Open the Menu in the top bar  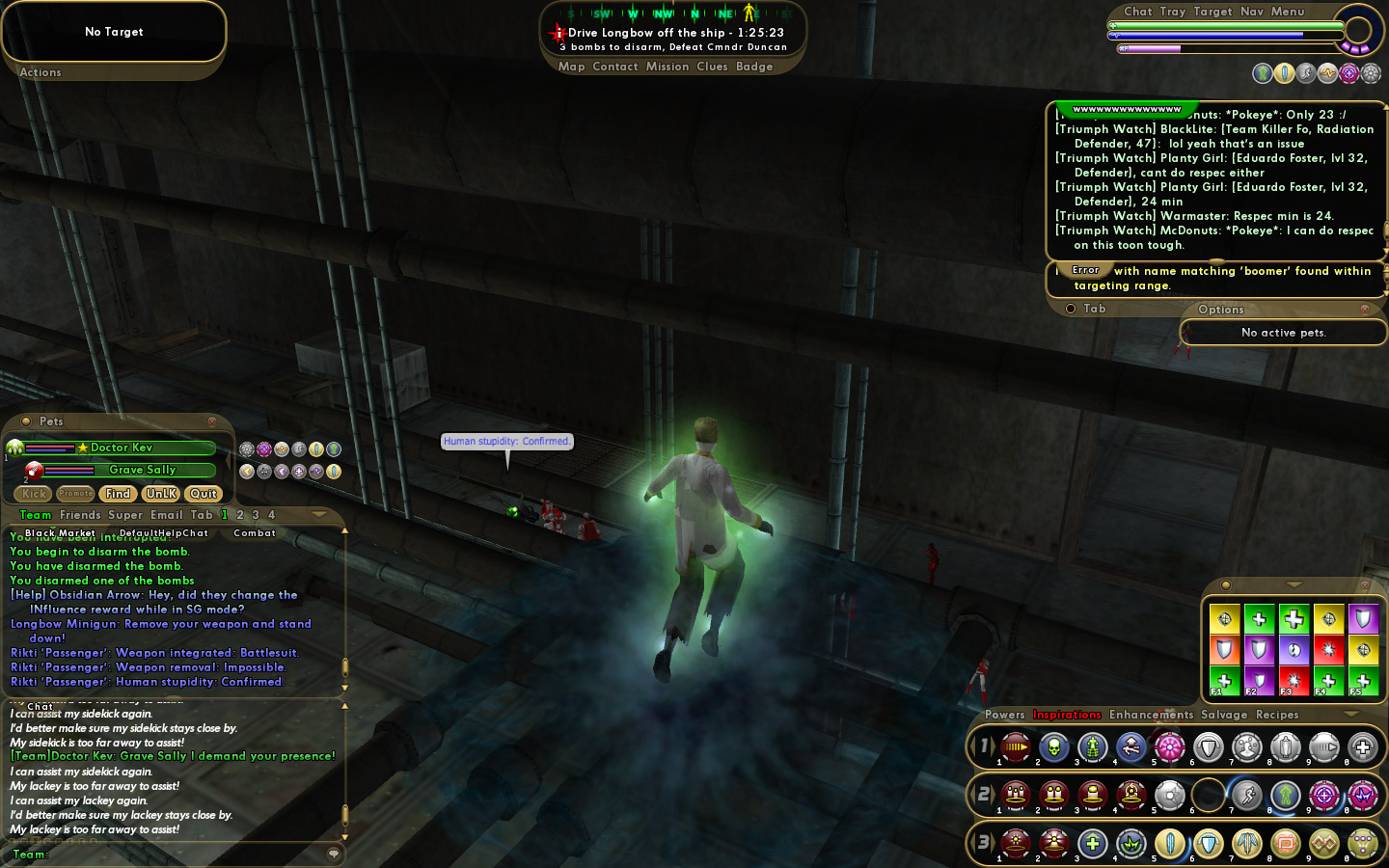tap(1288, 12)
